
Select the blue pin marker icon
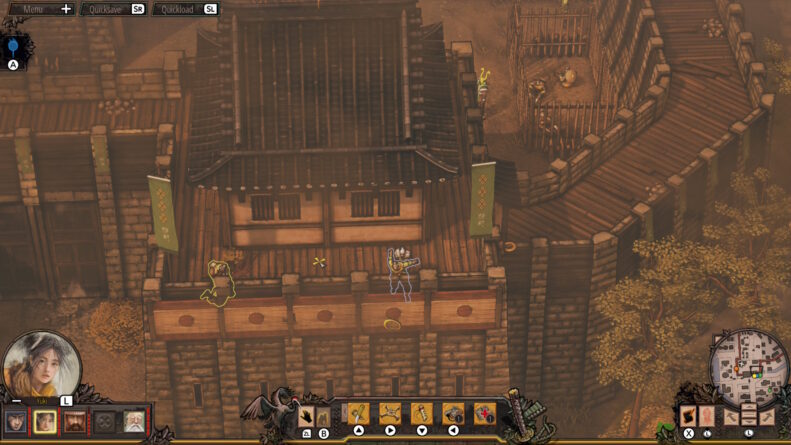pyautogui.click(x=13, y=47)
